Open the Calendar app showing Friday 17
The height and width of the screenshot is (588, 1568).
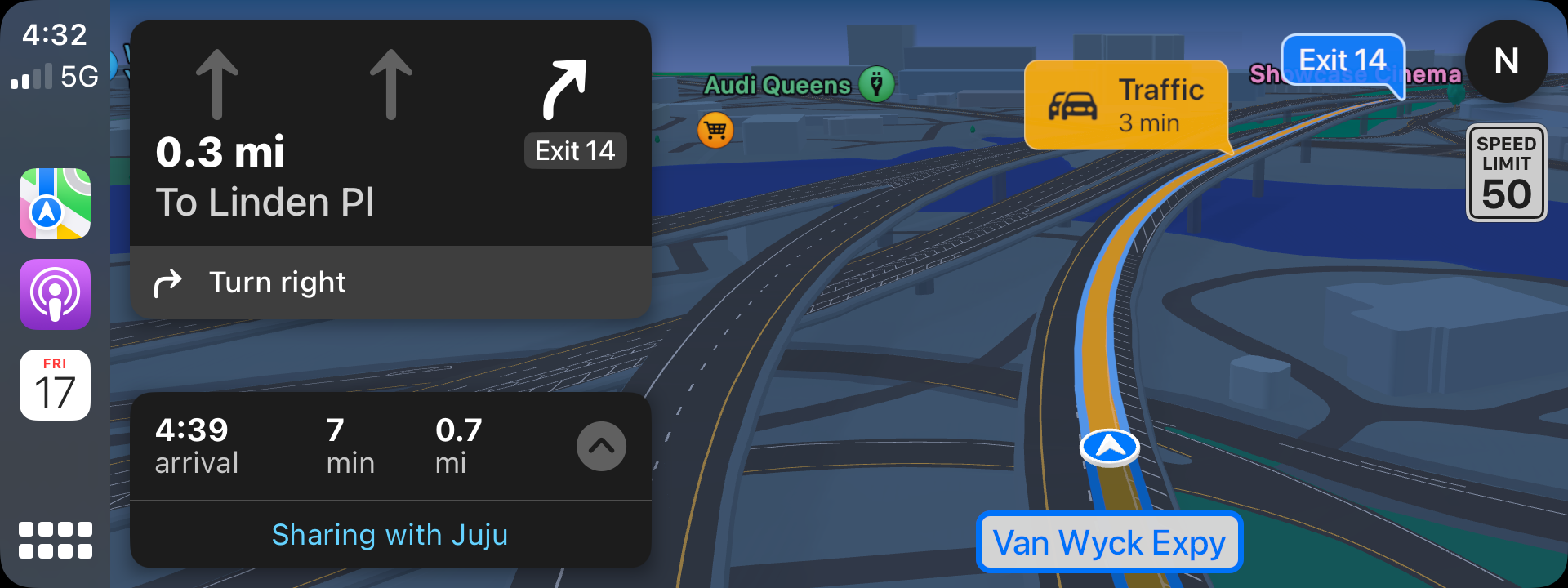pyautogui.click(x=55, y=385)
